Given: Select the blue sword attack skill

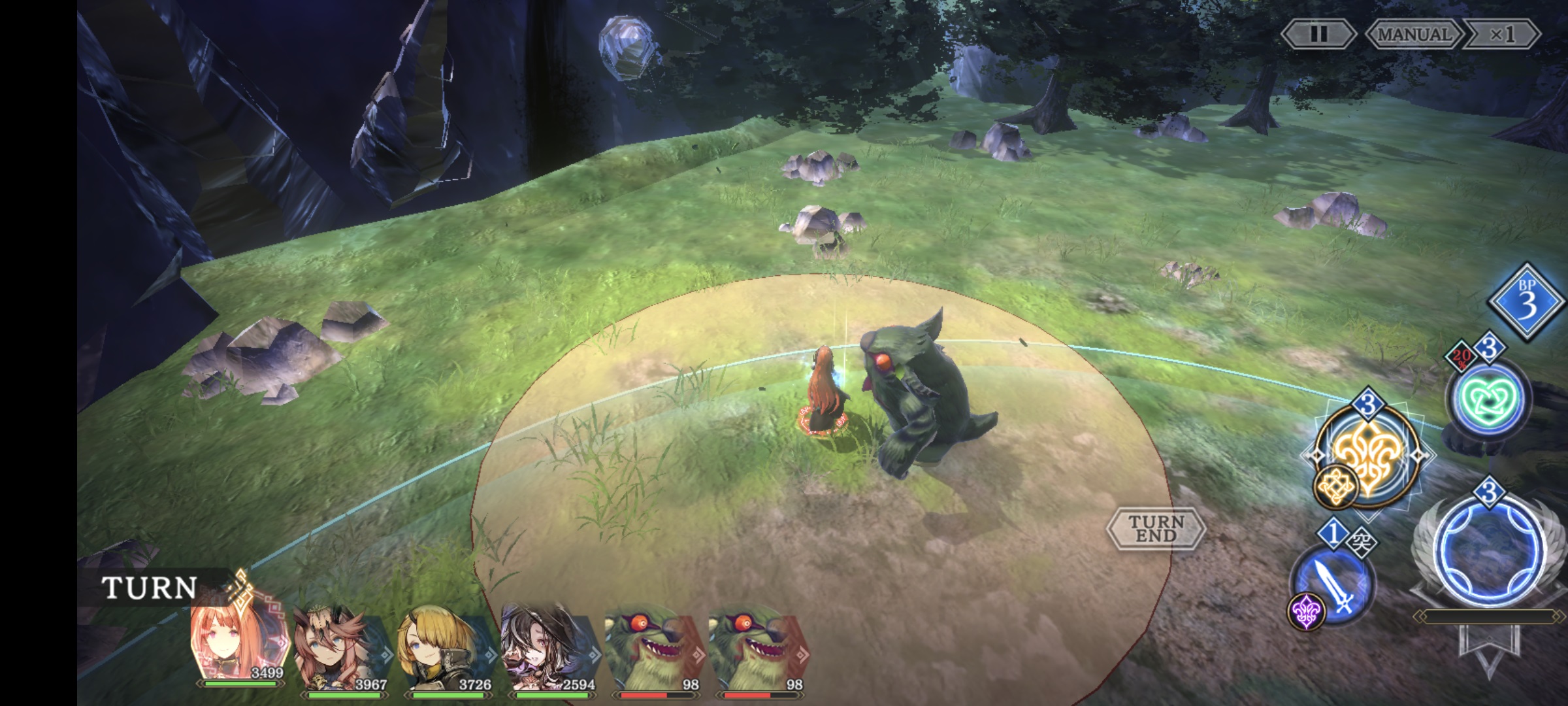Looking at the screenshot, I should tap(1333, 585).
